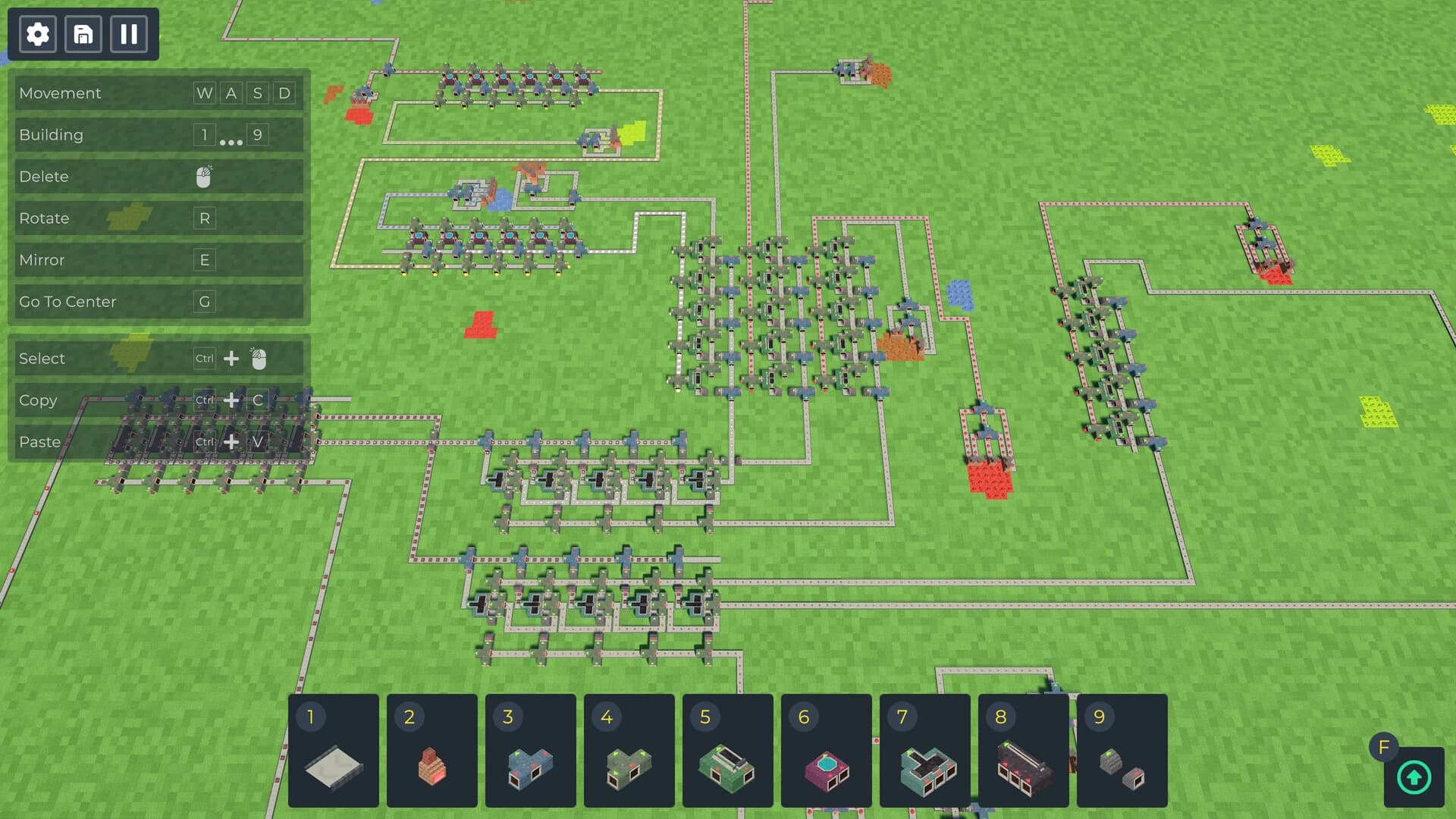1456x819 pixels.
Task: Open the settings gear menu
Action: [x=37, y=34]
